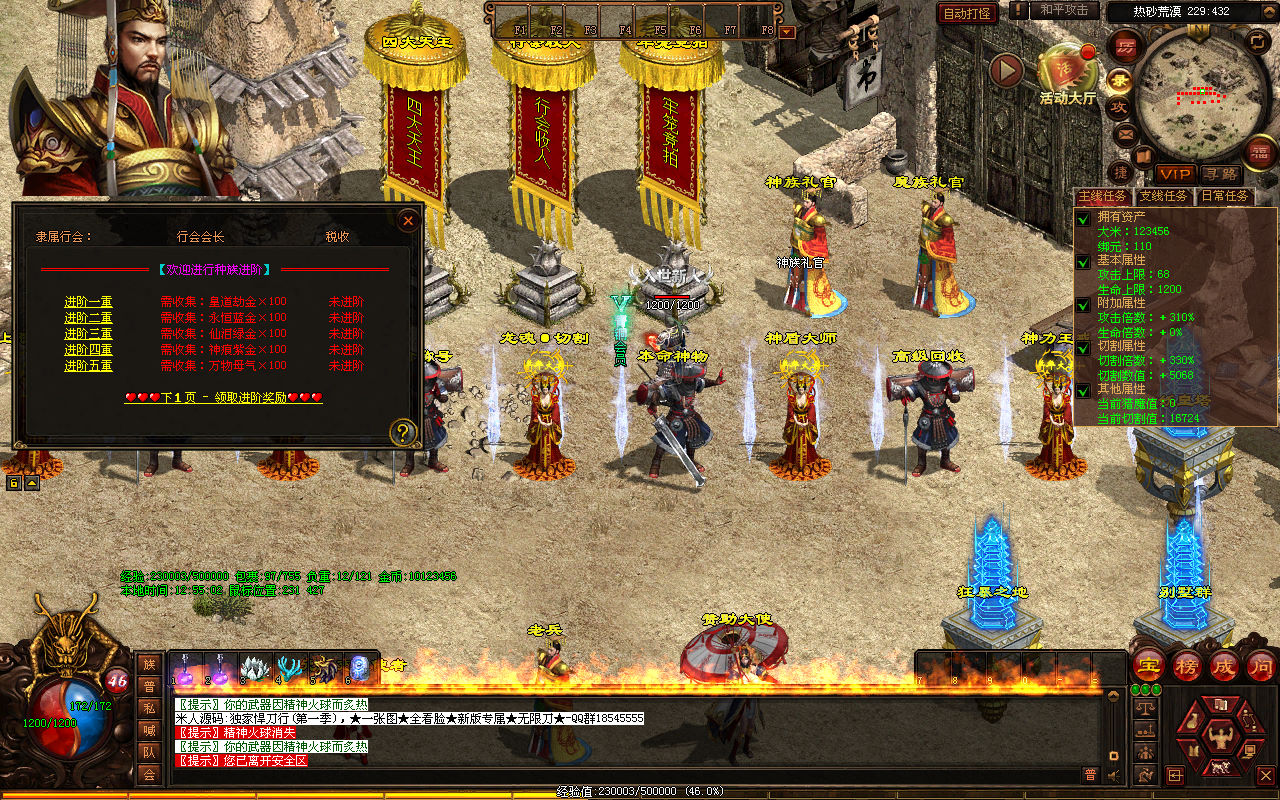
Task: Open the envelope mail icon
Action: click(1125, 133)
